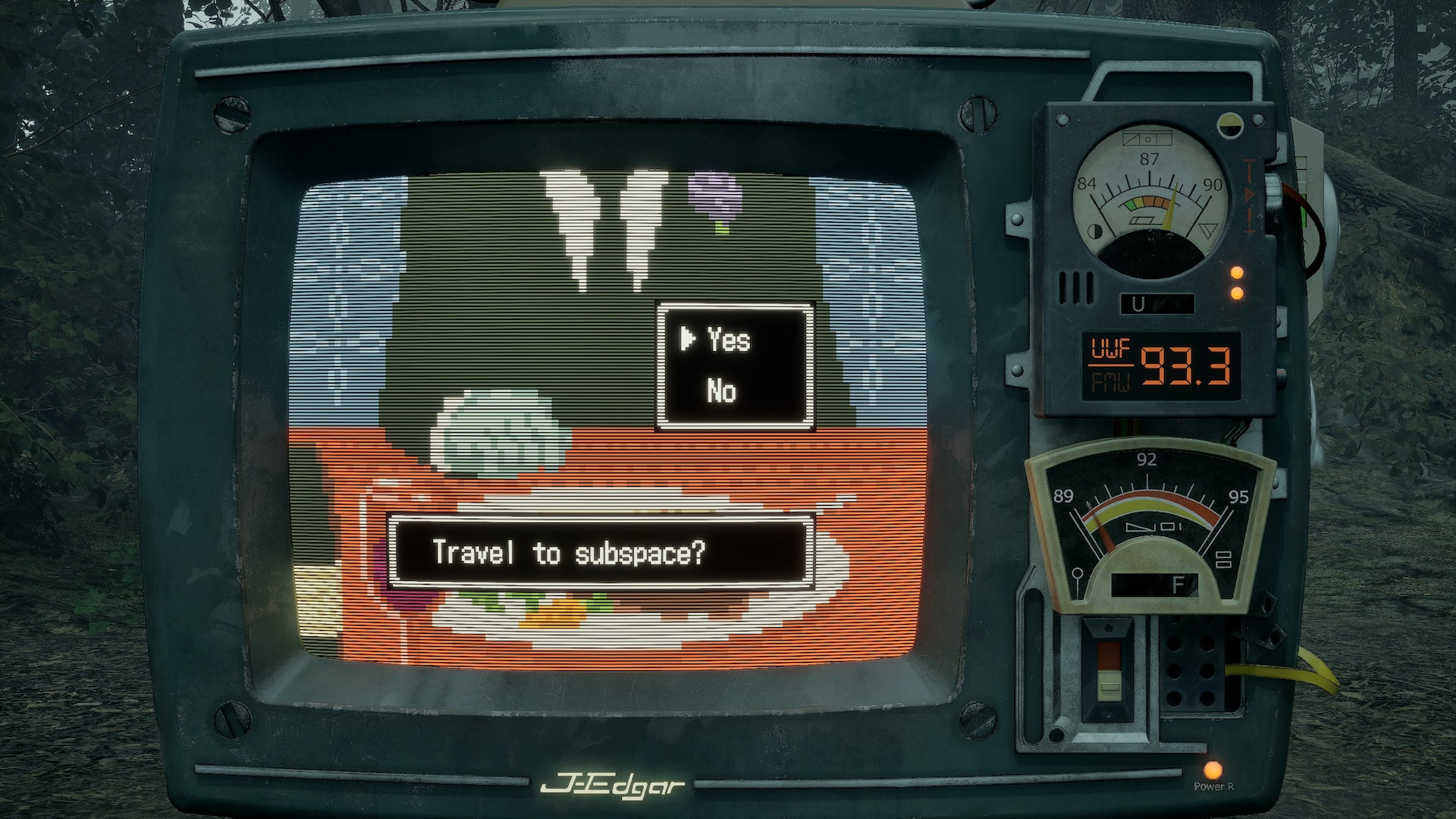This screenshot has height=819, width=1456.
Task: Select the No option
Action: pos(721,391)
